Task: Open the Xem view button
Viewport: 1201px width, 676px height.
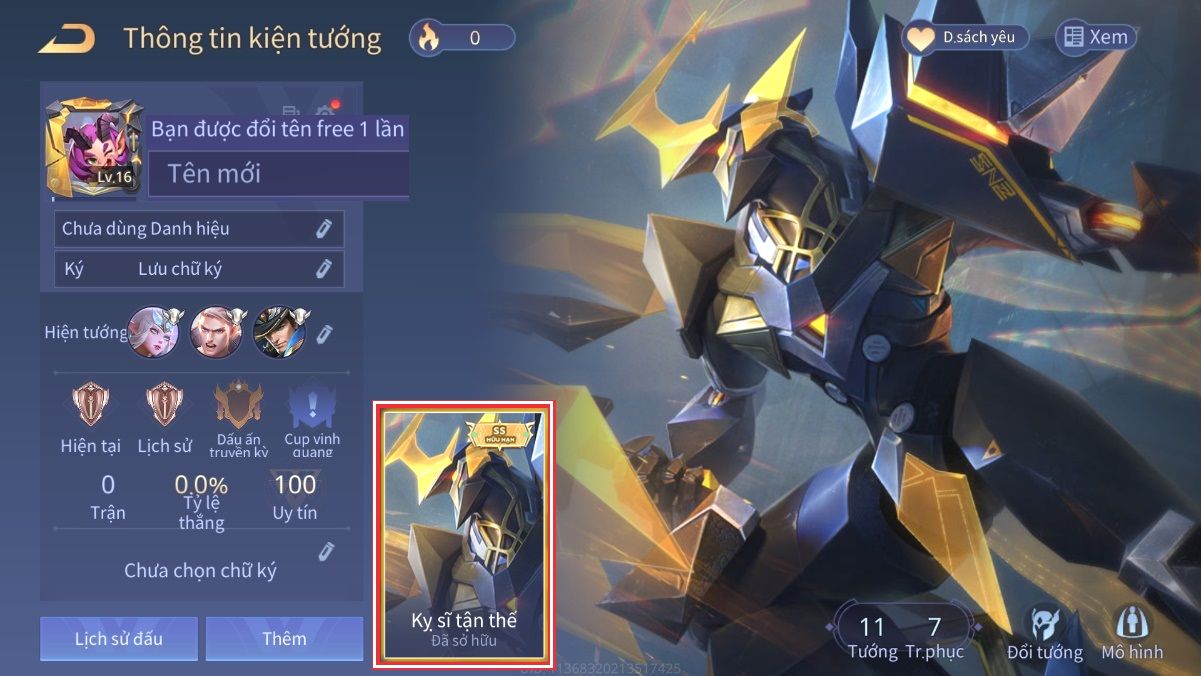Action: click(x=1096, y=38)
